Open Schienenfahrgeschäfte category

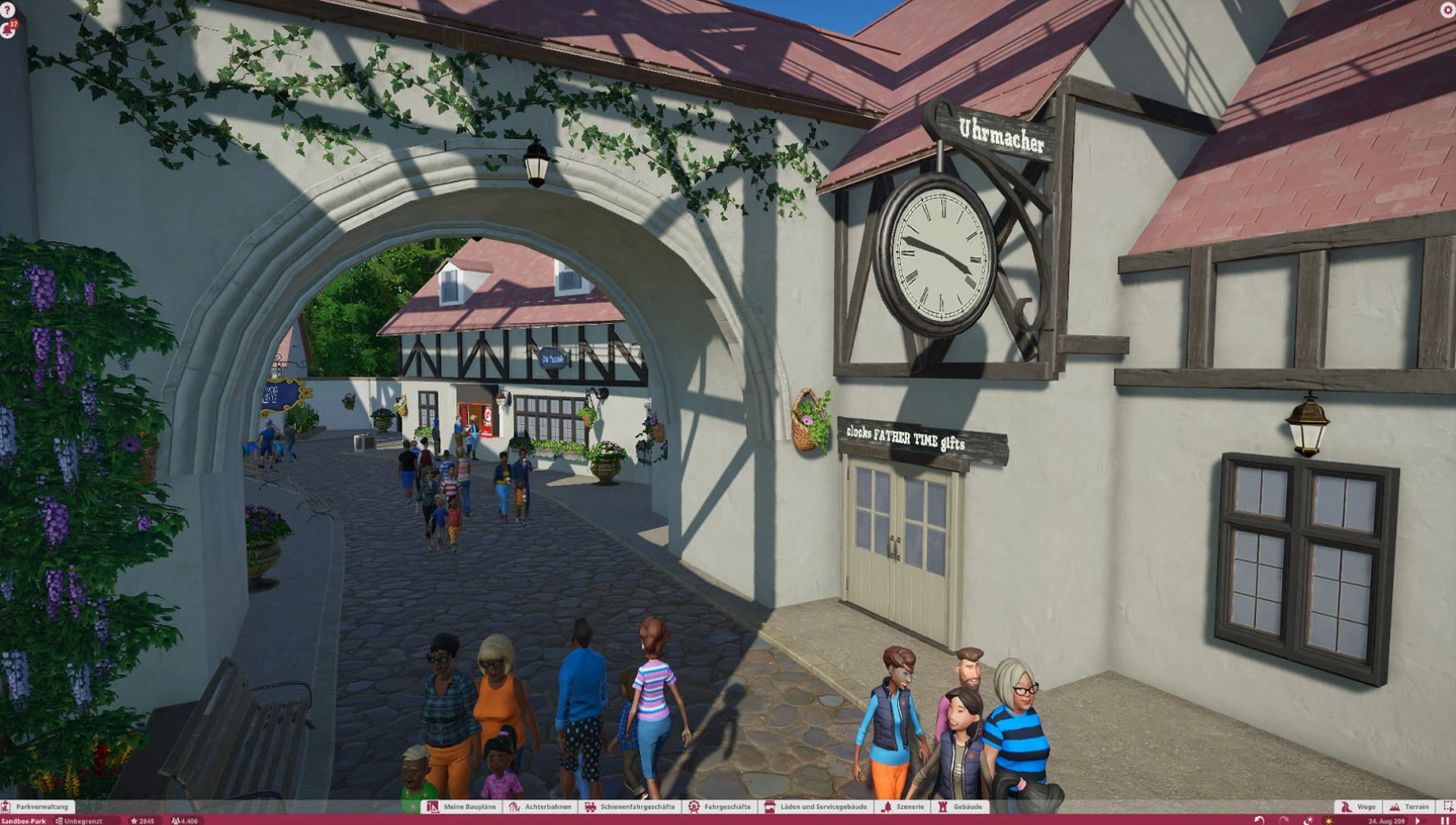coord(630,807)
